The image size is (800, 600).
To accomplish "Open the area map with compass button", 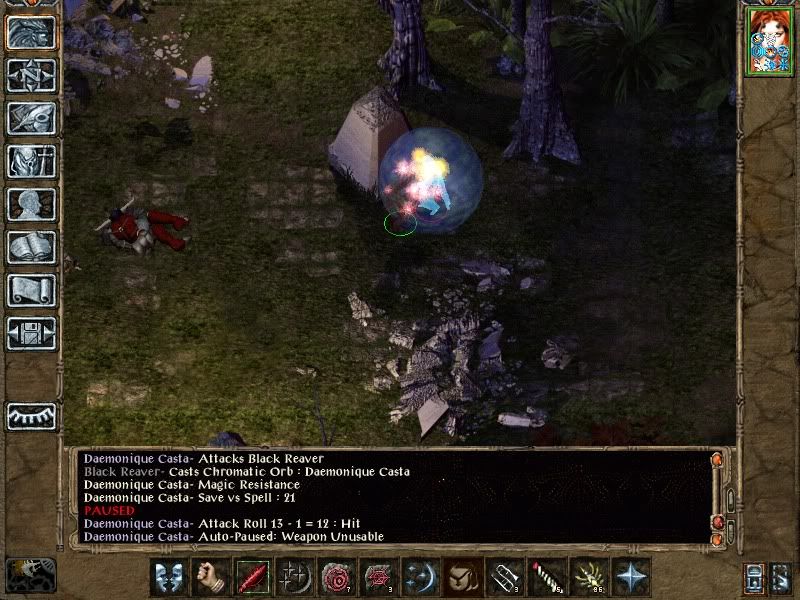I will 31,75.
